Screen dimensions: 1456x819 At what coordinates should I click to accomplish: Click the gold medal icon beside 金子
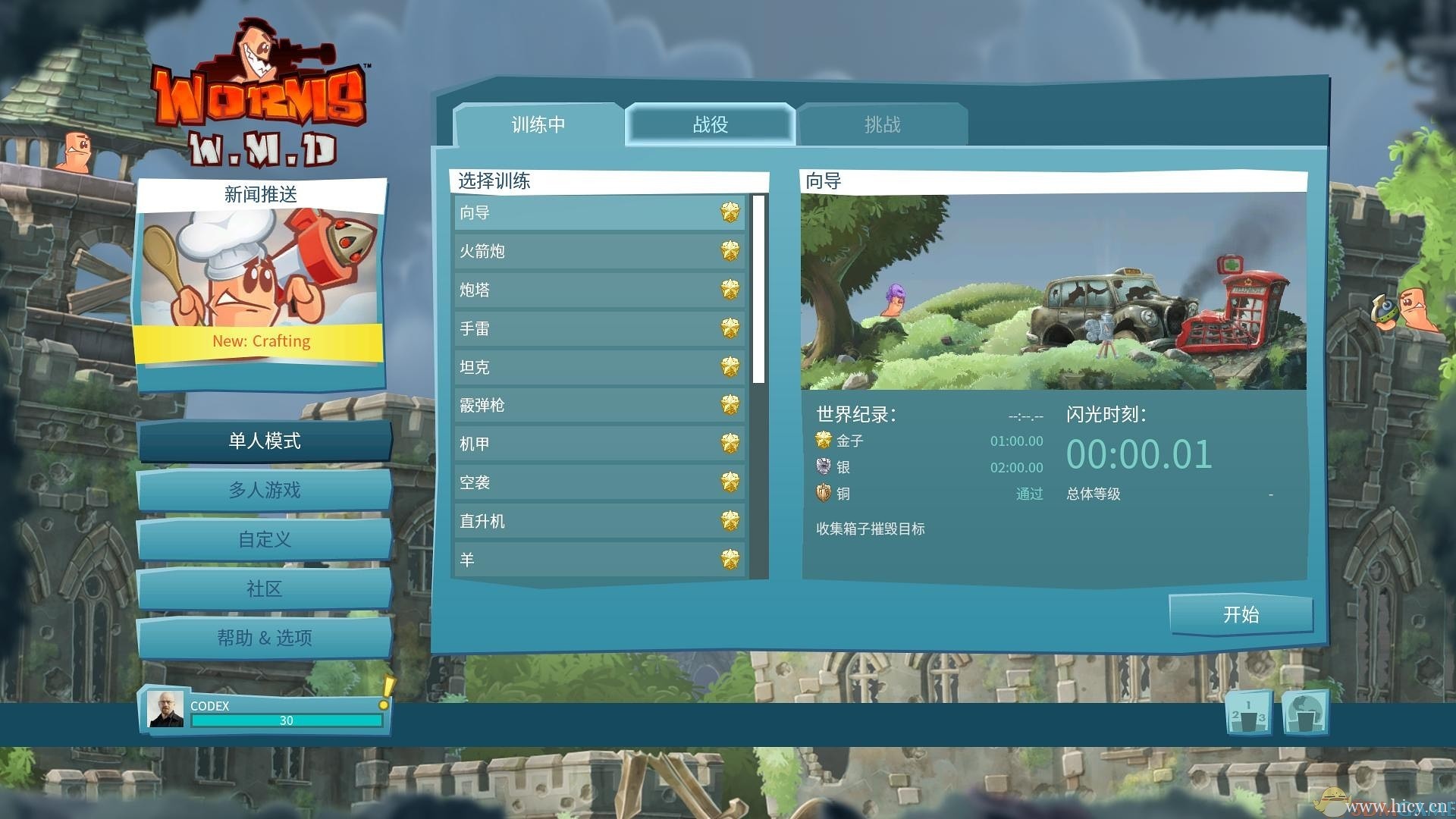tap(821, 441)
